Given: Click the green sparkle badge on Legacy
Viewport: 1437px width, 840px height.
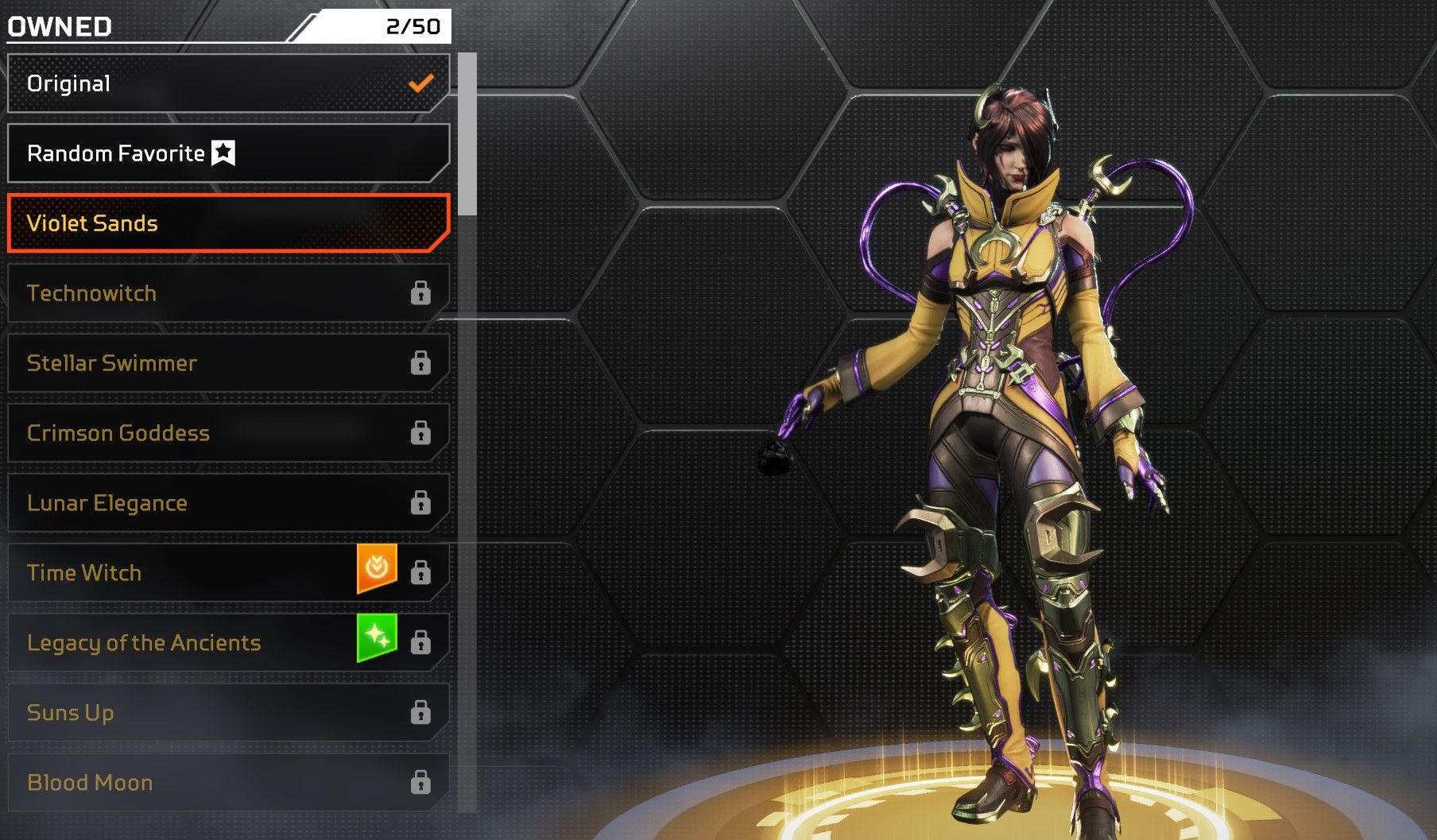Looking at the screenshot, I should 377,637.
